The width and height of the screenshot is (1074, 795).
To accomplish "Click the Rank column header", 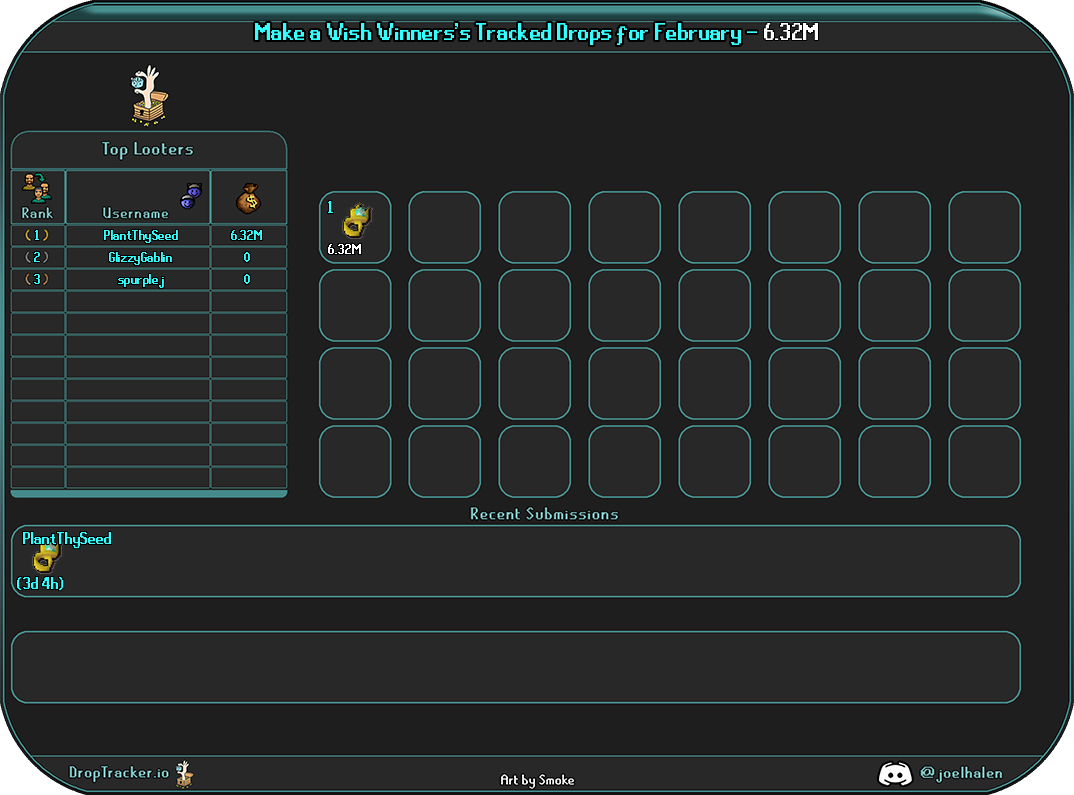I will [38, 197].
